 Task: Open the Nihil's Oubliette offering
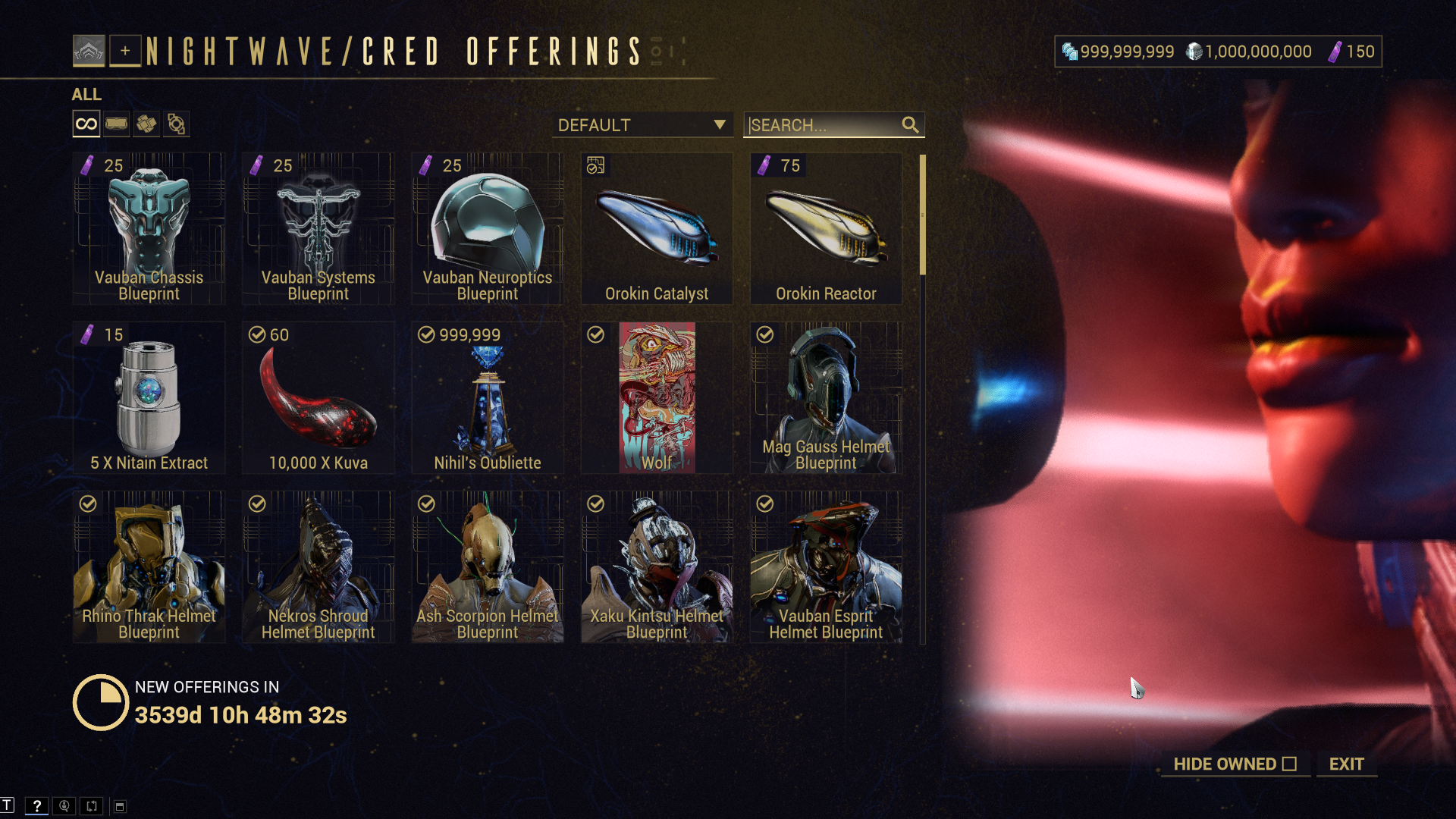[x=487, y=397]
